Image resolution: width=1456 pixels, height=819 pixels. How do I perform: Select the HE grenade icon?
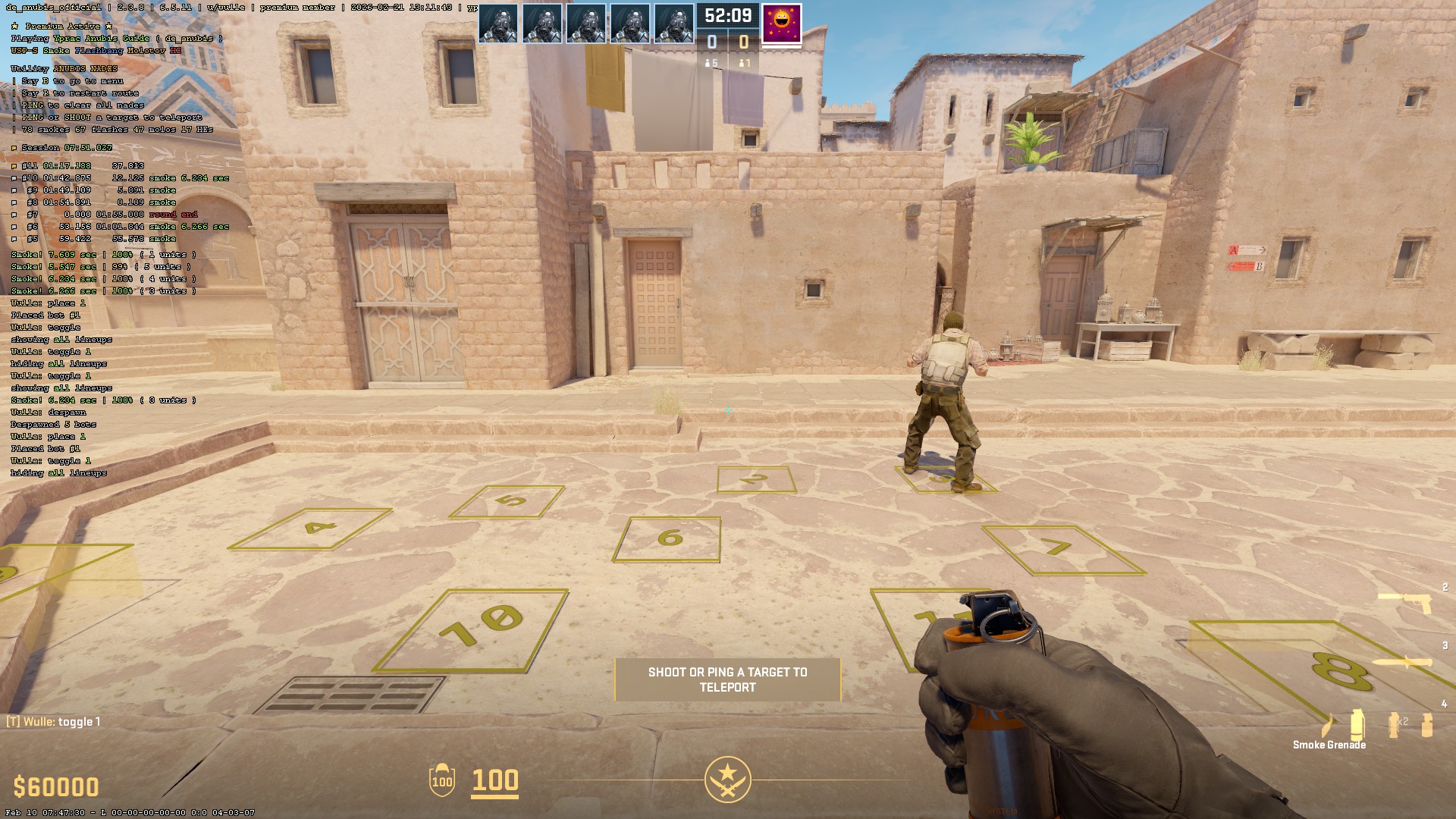click(1427, 725)
